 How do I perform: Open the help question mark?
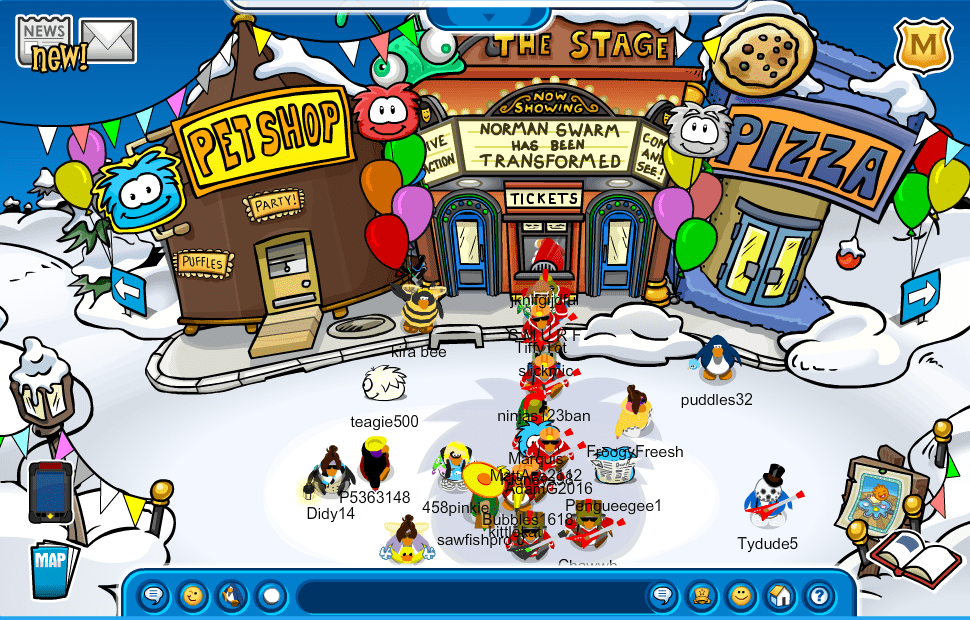pyautogui.click(x=819, y=597)
